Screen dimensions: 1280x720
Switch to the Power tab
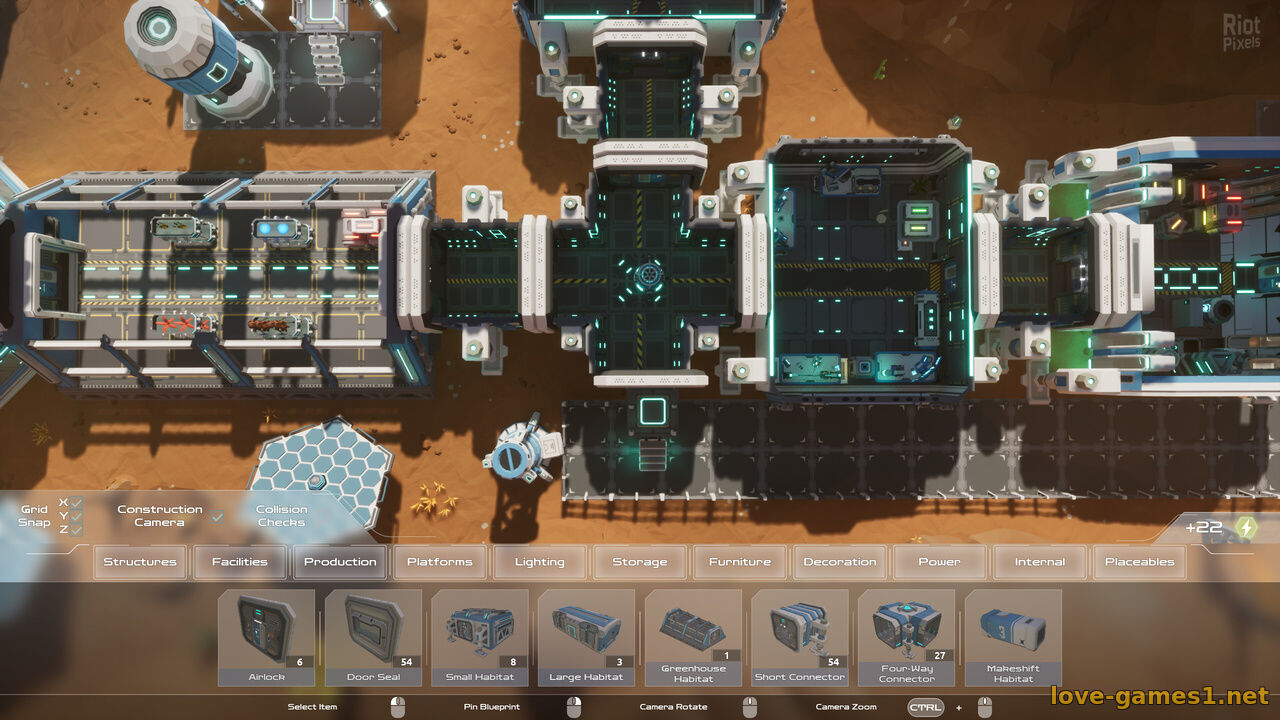click(x=940, y=562)
